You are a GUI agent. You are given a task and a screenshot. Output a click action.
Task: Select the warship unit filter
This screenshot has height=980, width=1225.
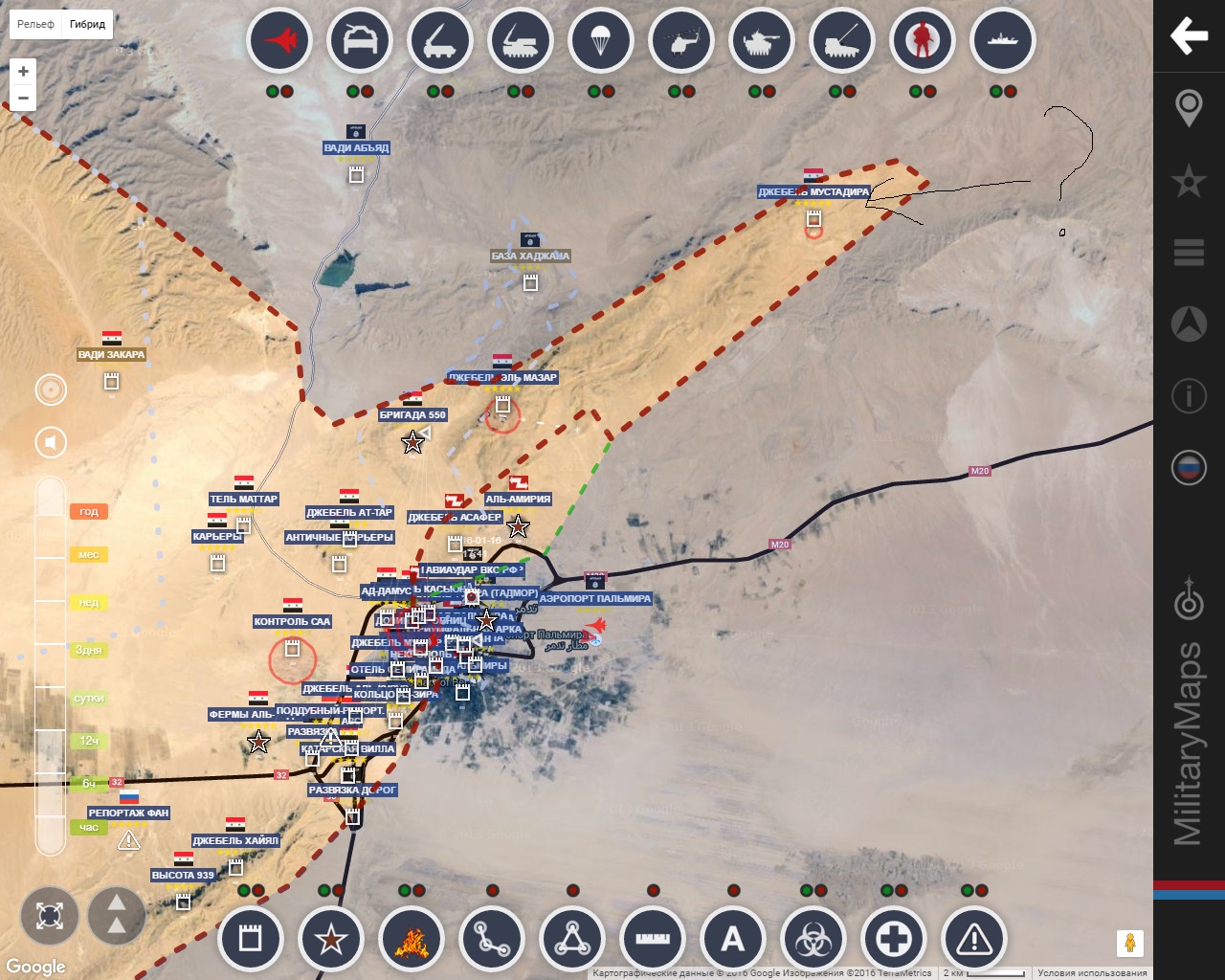[1002, 41]
